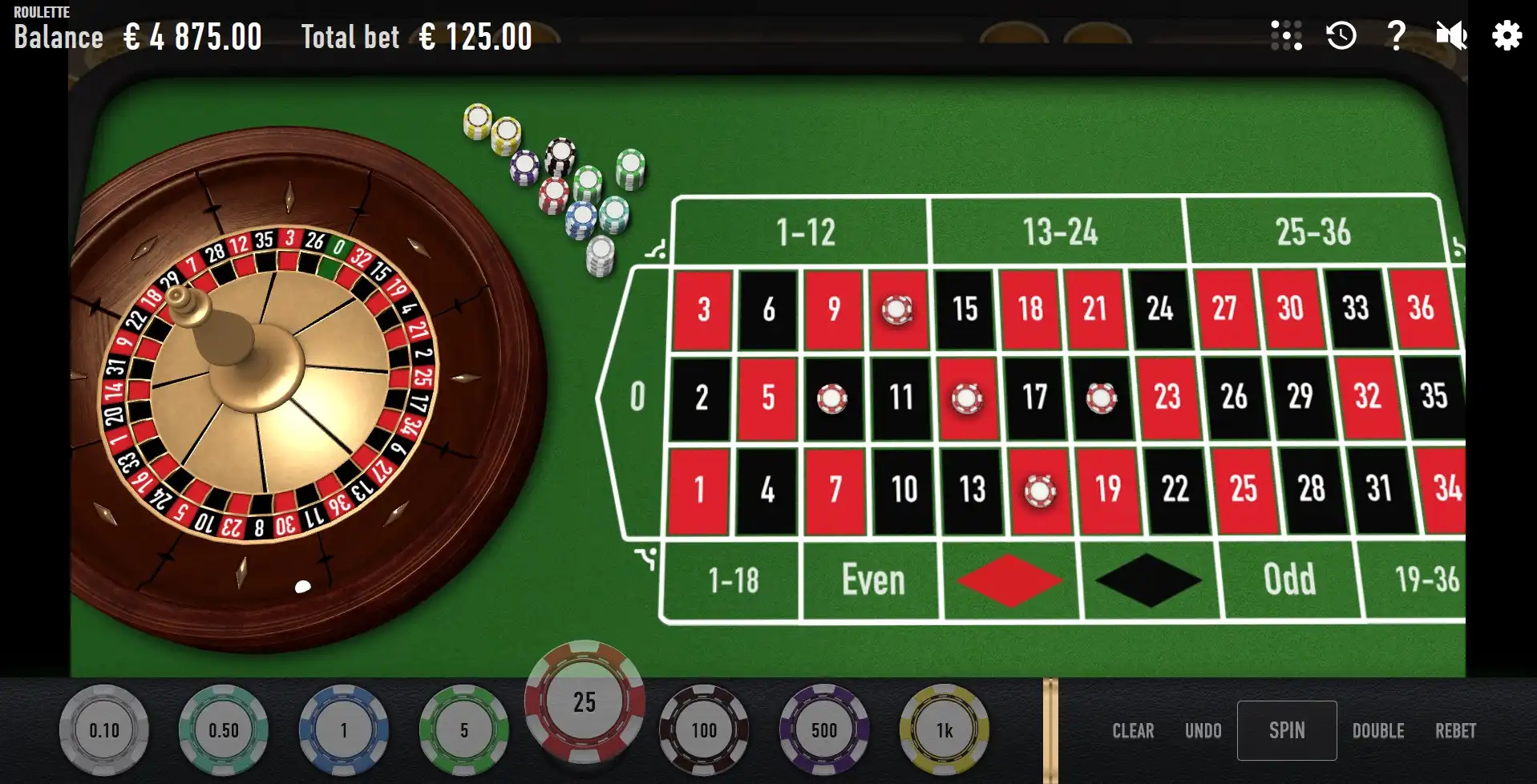The height and width of the screenshot is (784, 1537).
Task: Open the settings gear
Action: click(1507, 36)
